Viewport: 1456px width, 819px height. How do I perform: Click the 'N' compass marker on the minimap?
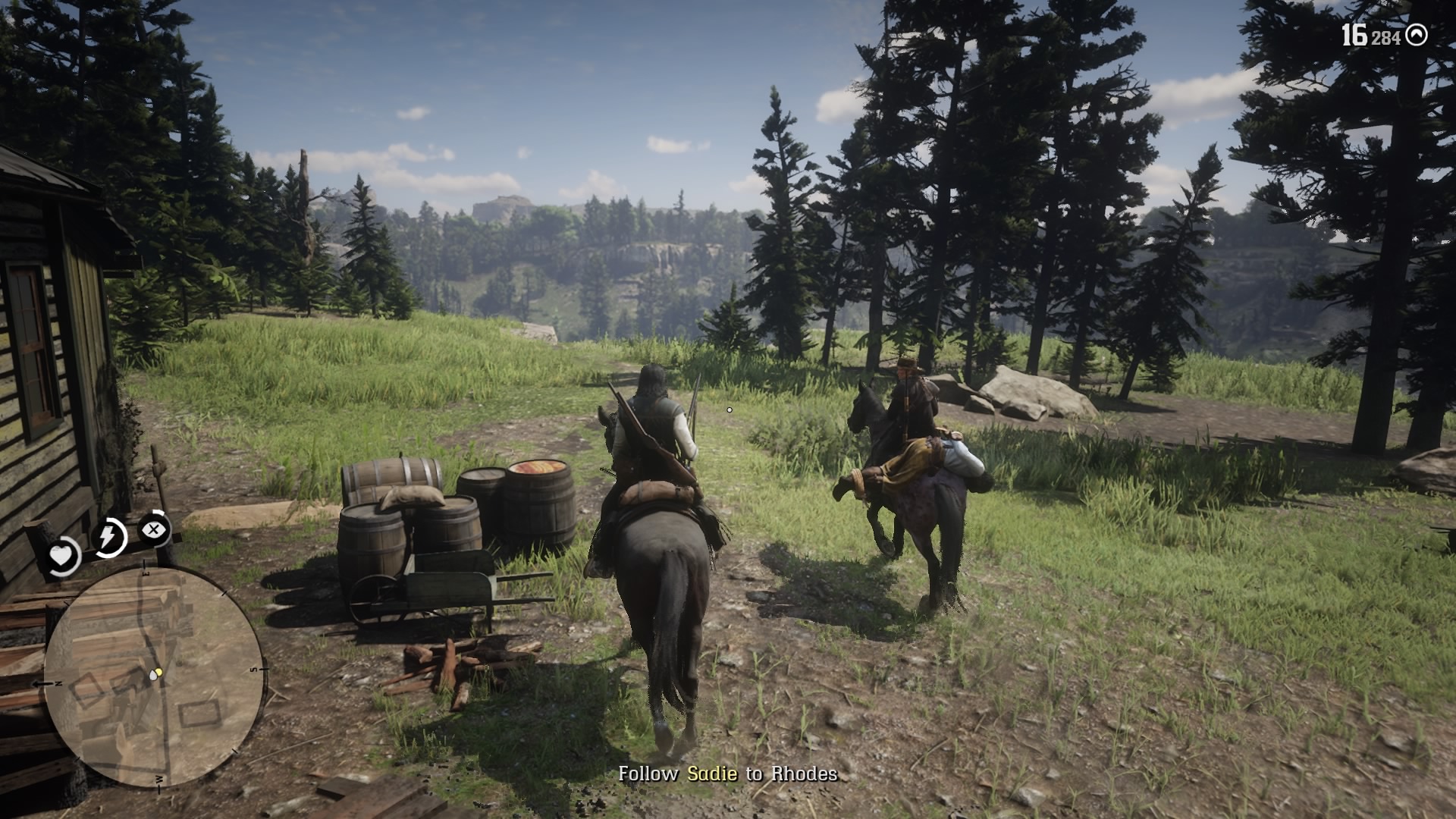tap(57, 684)
